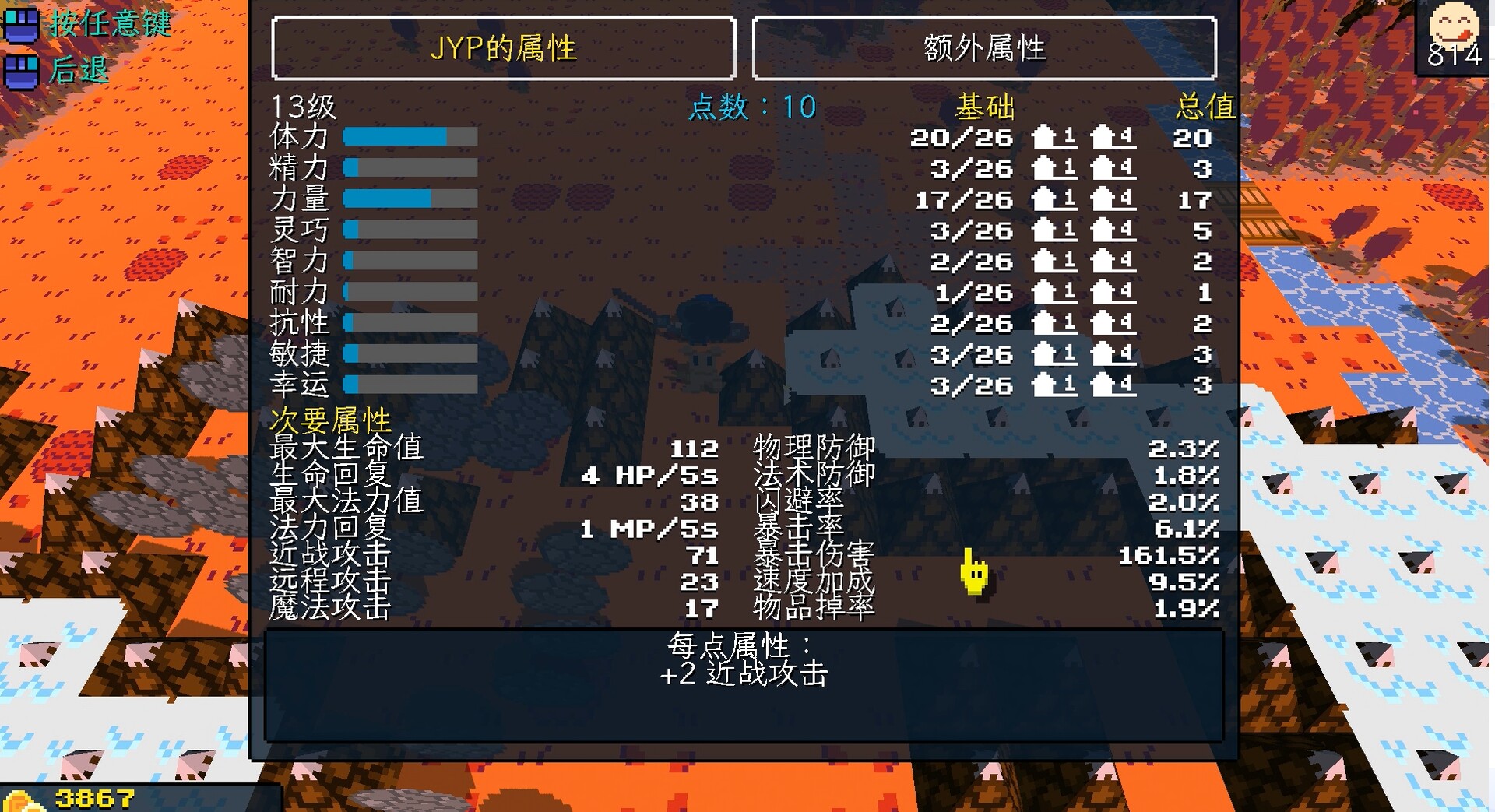Add +1 point to 灵巧 (dexterity)
Viewport: 1495px width, 812px height.
(x=1055, y=230)
